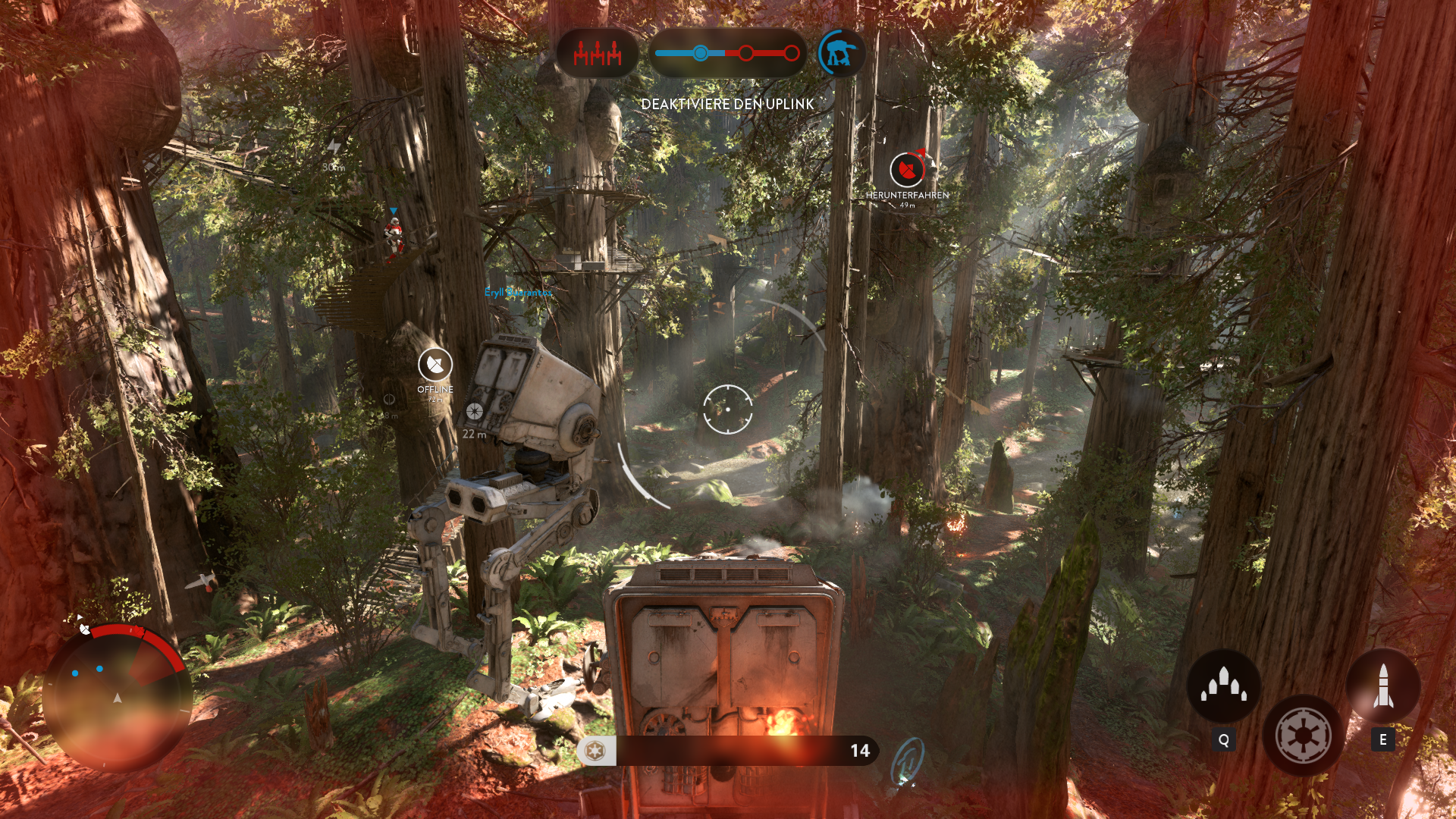
Task: Toggle the left-side marker at 48m
Action: click(389, 398)
